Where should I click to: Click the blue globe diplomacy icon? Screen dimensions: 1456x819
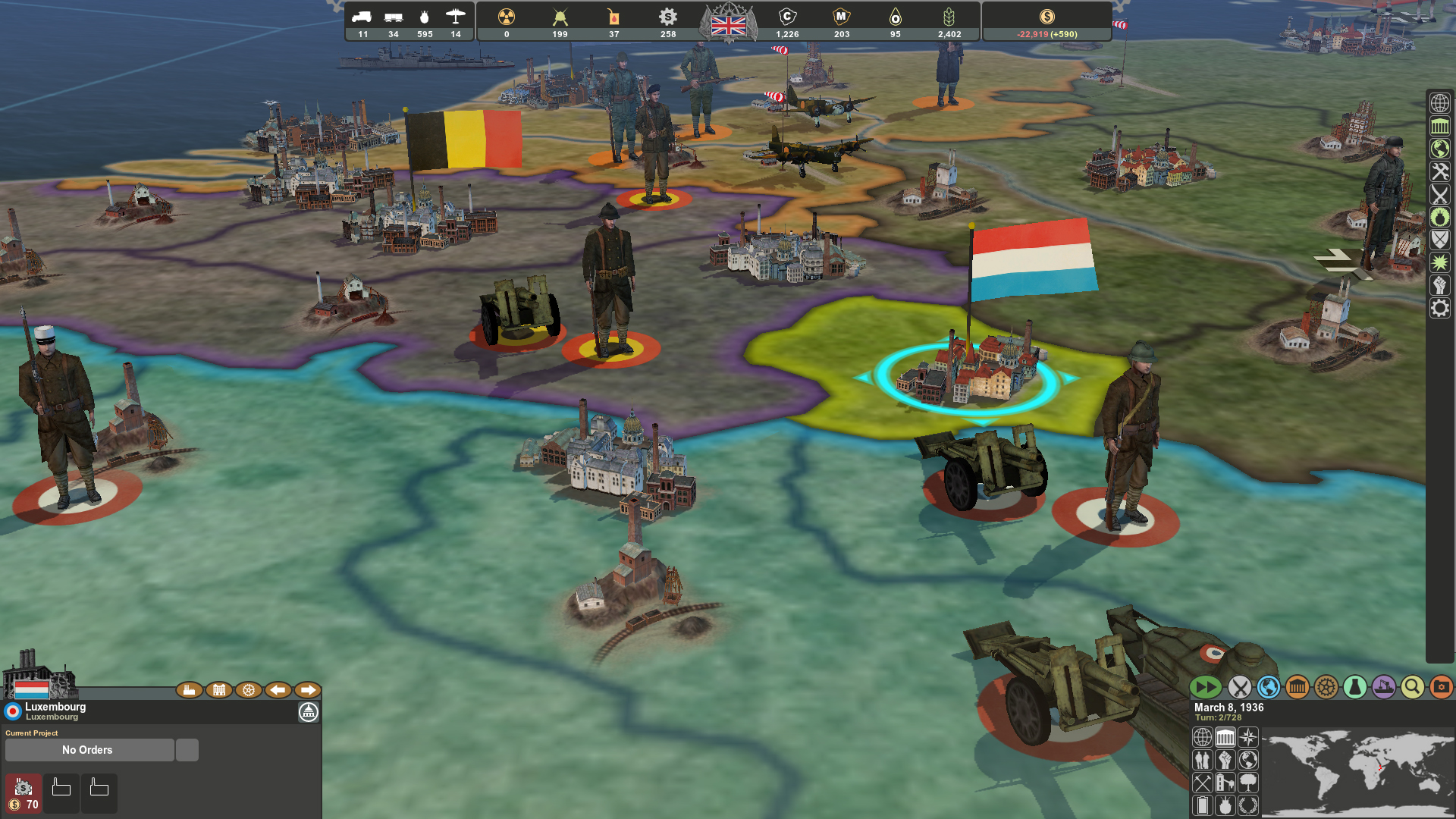(x=1268, y=687)
